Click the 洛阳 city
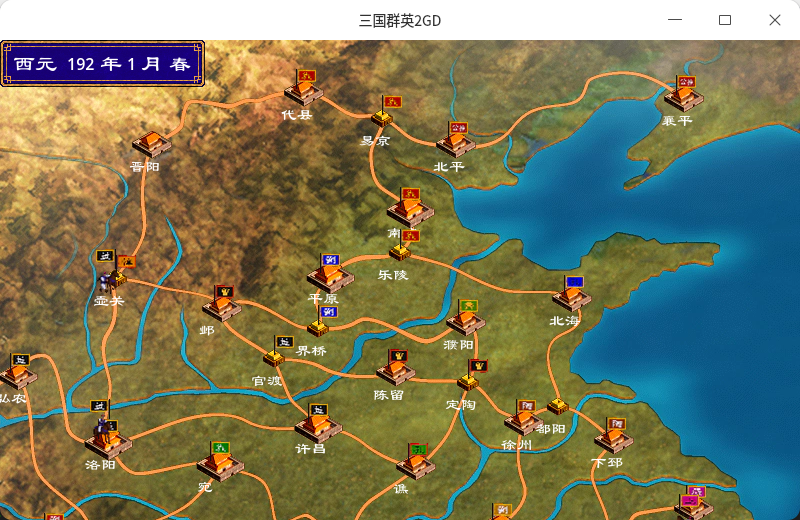This screenshot has width=800, height=520. click(108, 438)
